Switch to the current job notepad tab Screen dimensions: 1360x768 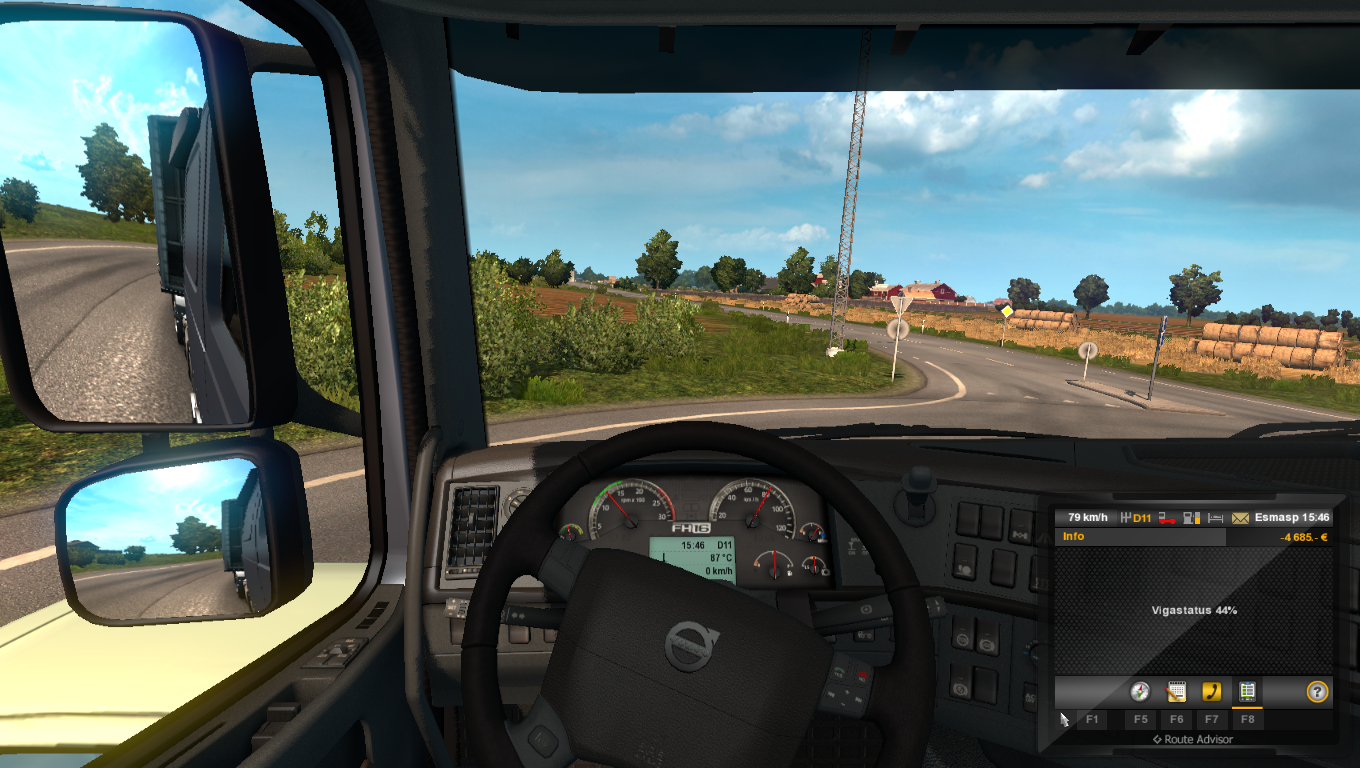point(1176,691)
